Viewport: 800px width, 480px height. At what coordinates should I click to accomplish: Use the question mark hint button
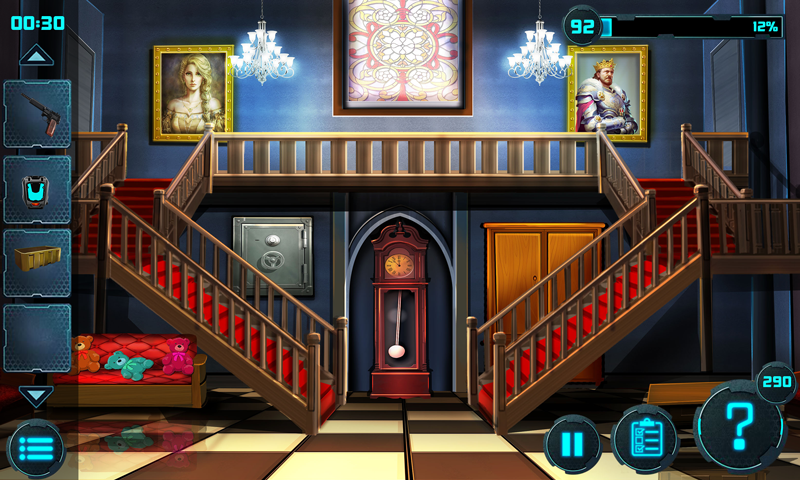tap(740, 426)
